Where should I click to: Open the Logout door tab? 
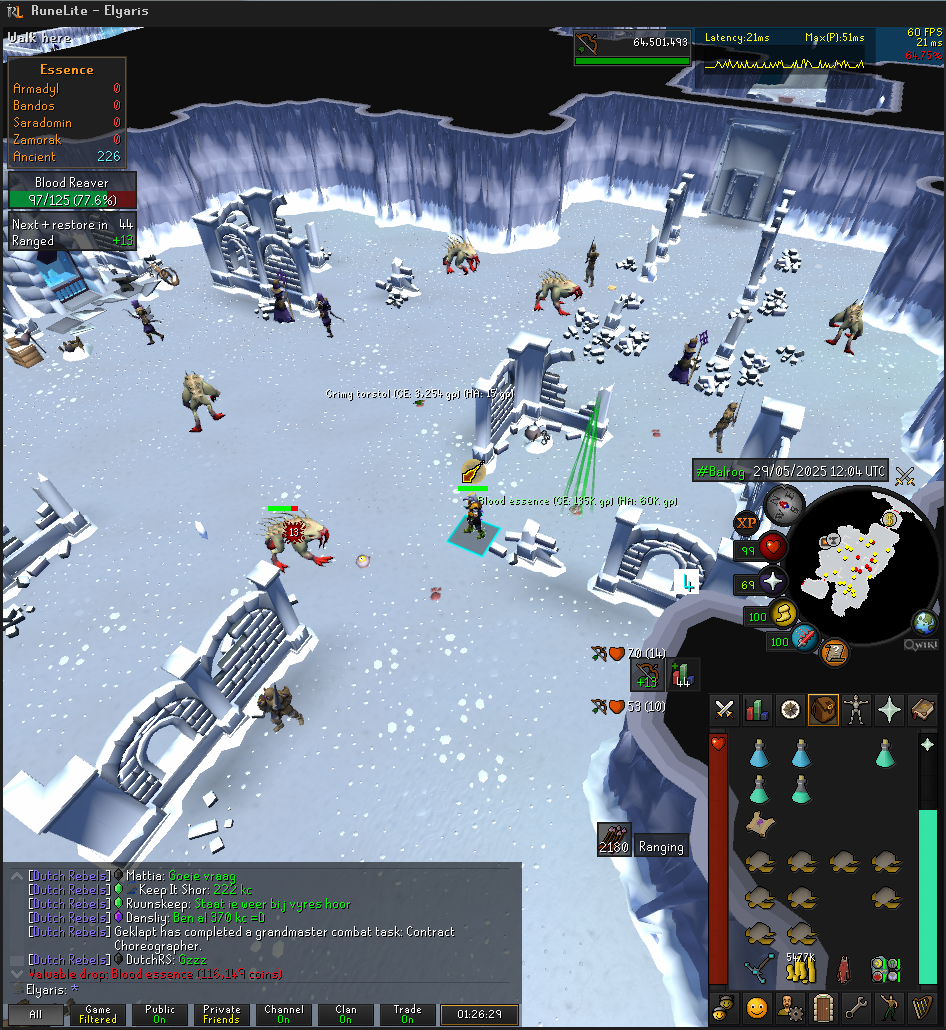[x=823, y=1006]
